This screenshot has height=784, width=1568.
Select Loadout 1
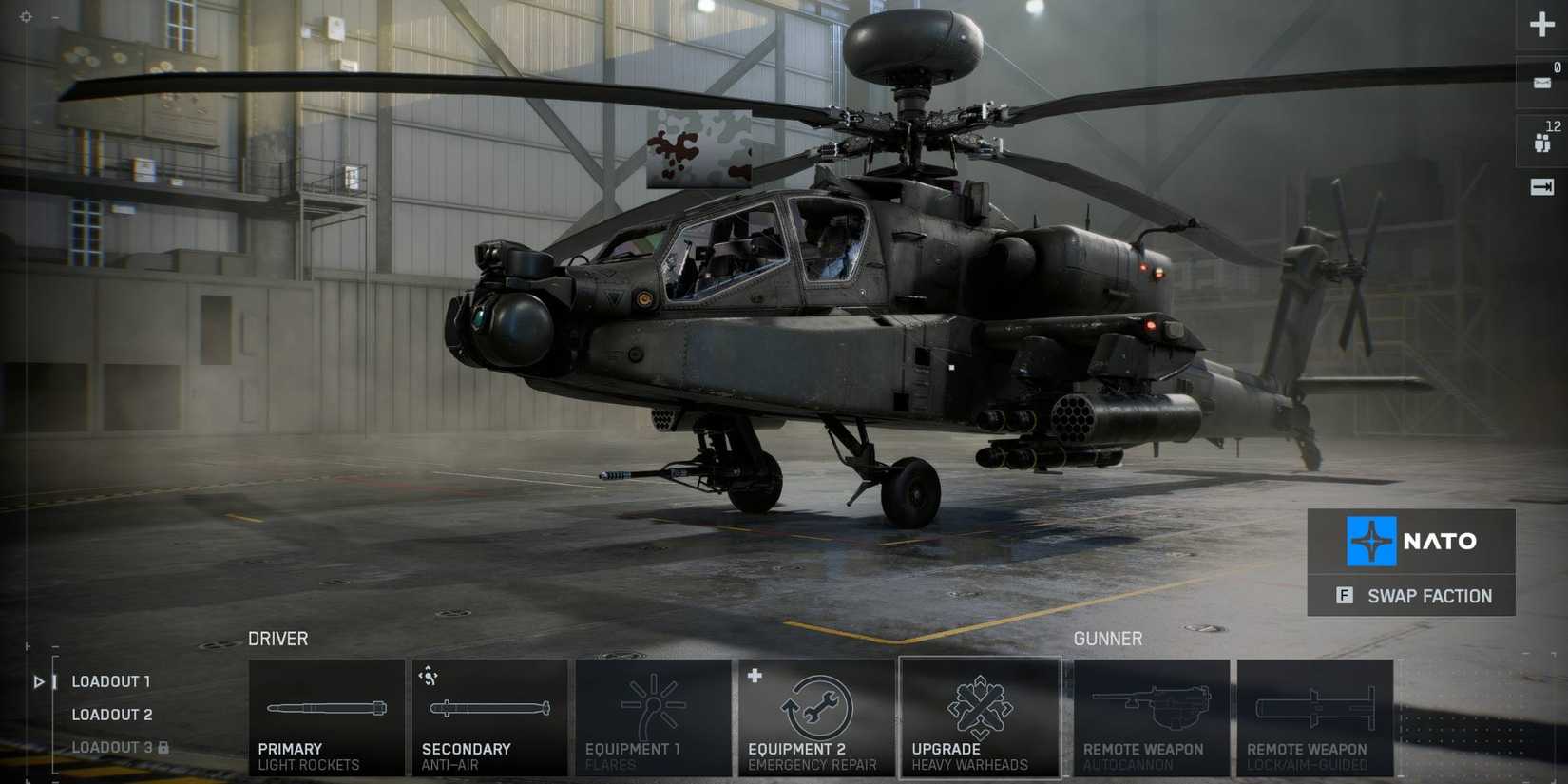click(110, 680)
